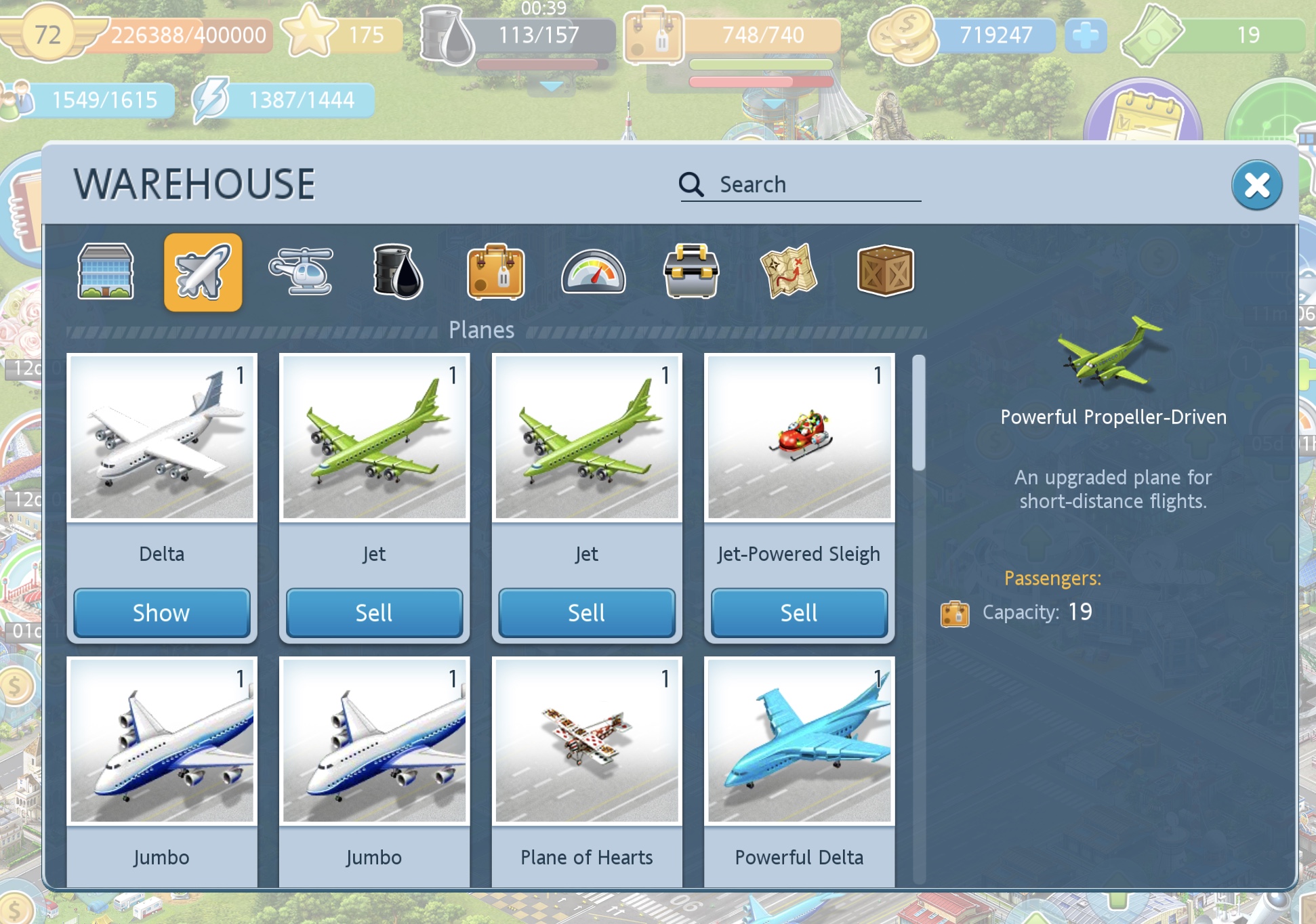This screenshot has height=924, width=1316.
Task: Select the speedometer gauge category
Action: (x=593, y=272)
